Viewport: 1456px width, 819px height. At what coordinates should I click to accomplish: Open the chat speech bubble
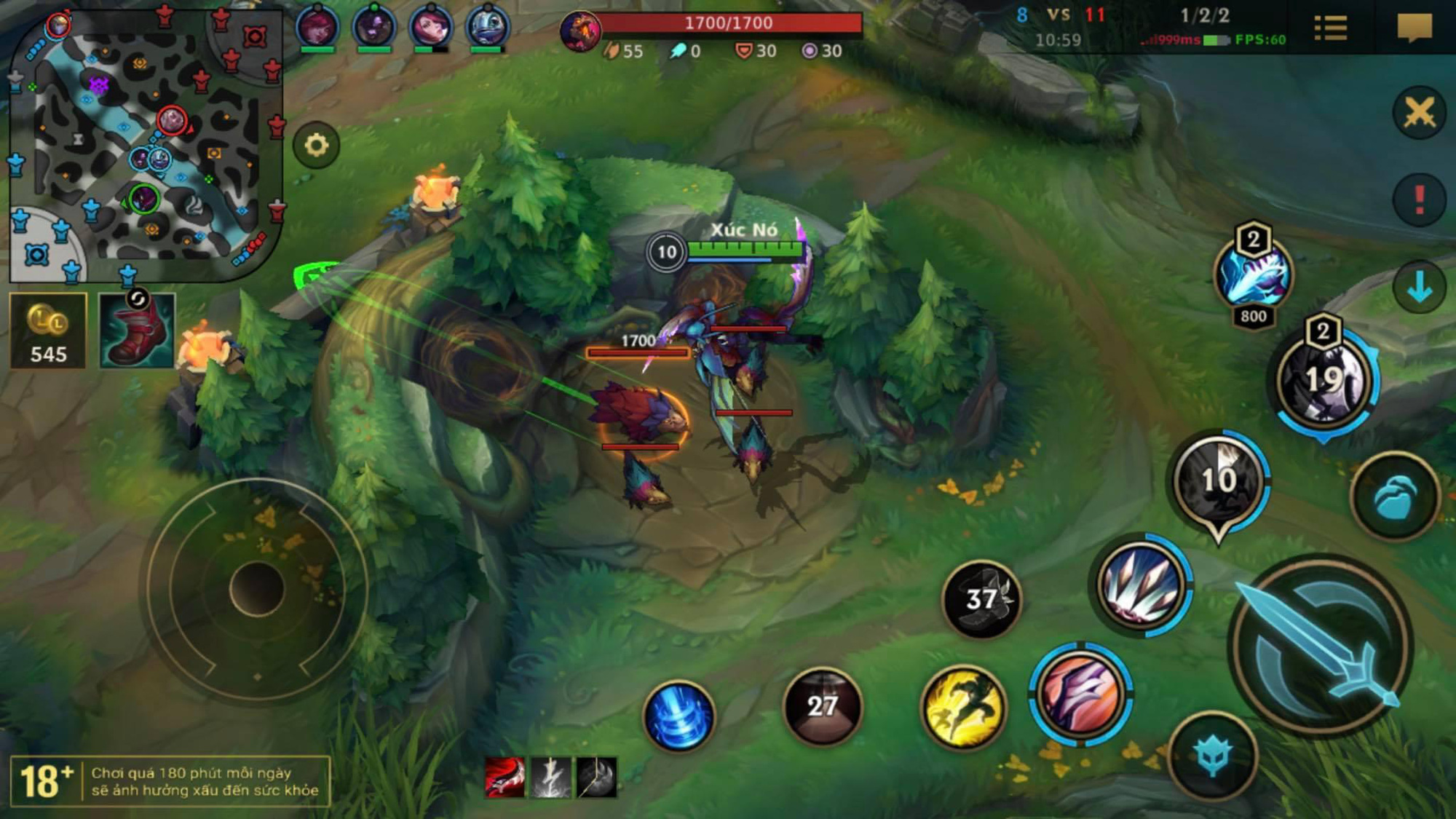click(1415, 29)
